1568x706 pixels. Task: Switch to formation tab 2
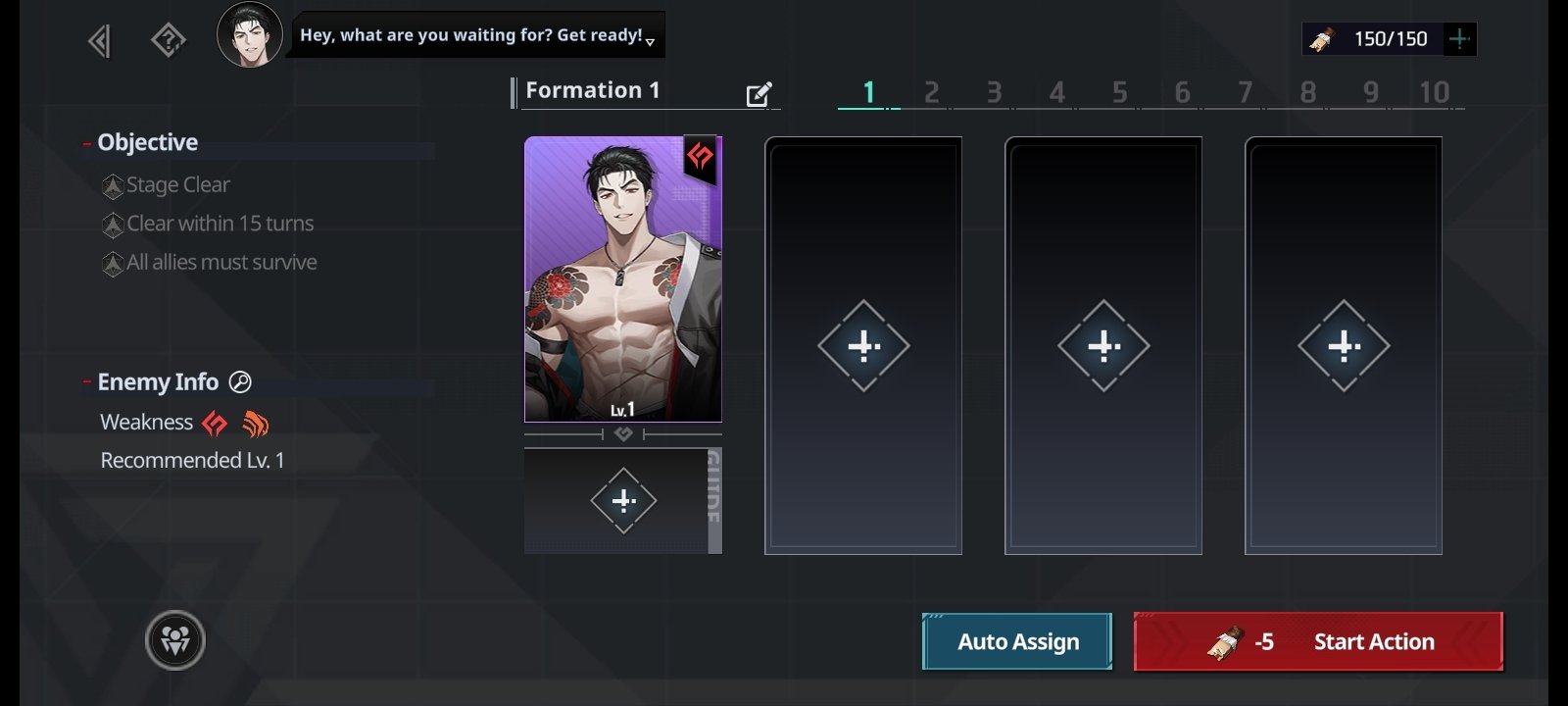(931, 92)
